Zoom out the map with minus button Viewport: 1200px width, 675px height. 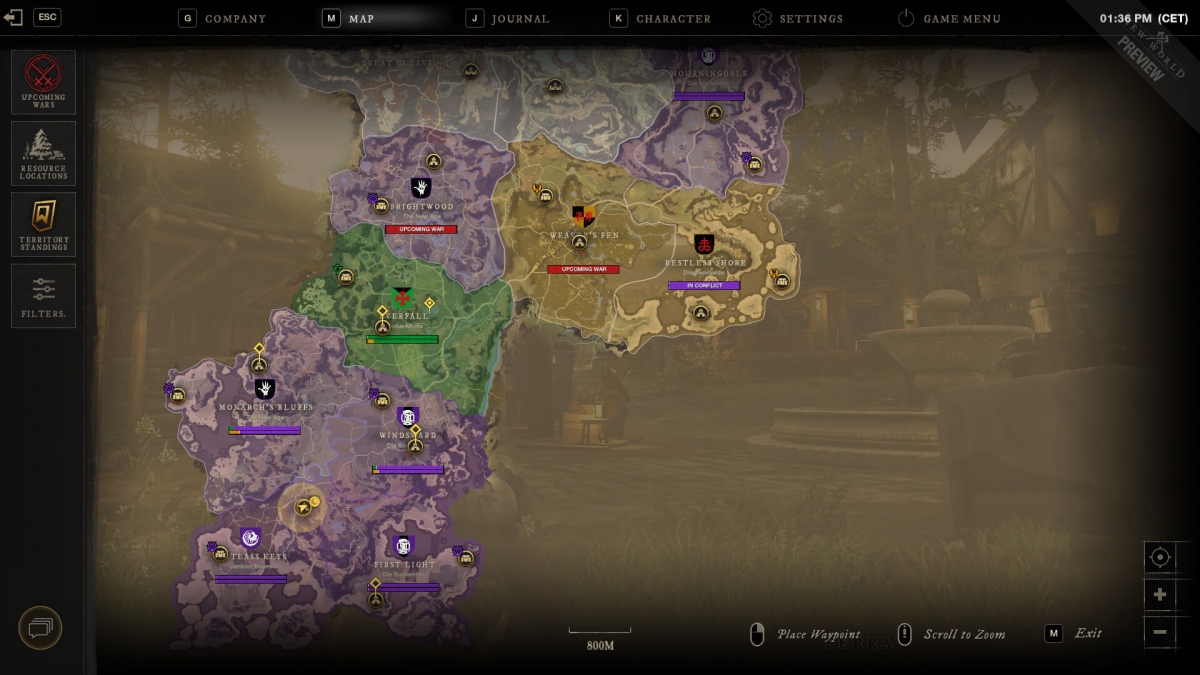(1160, 632)
